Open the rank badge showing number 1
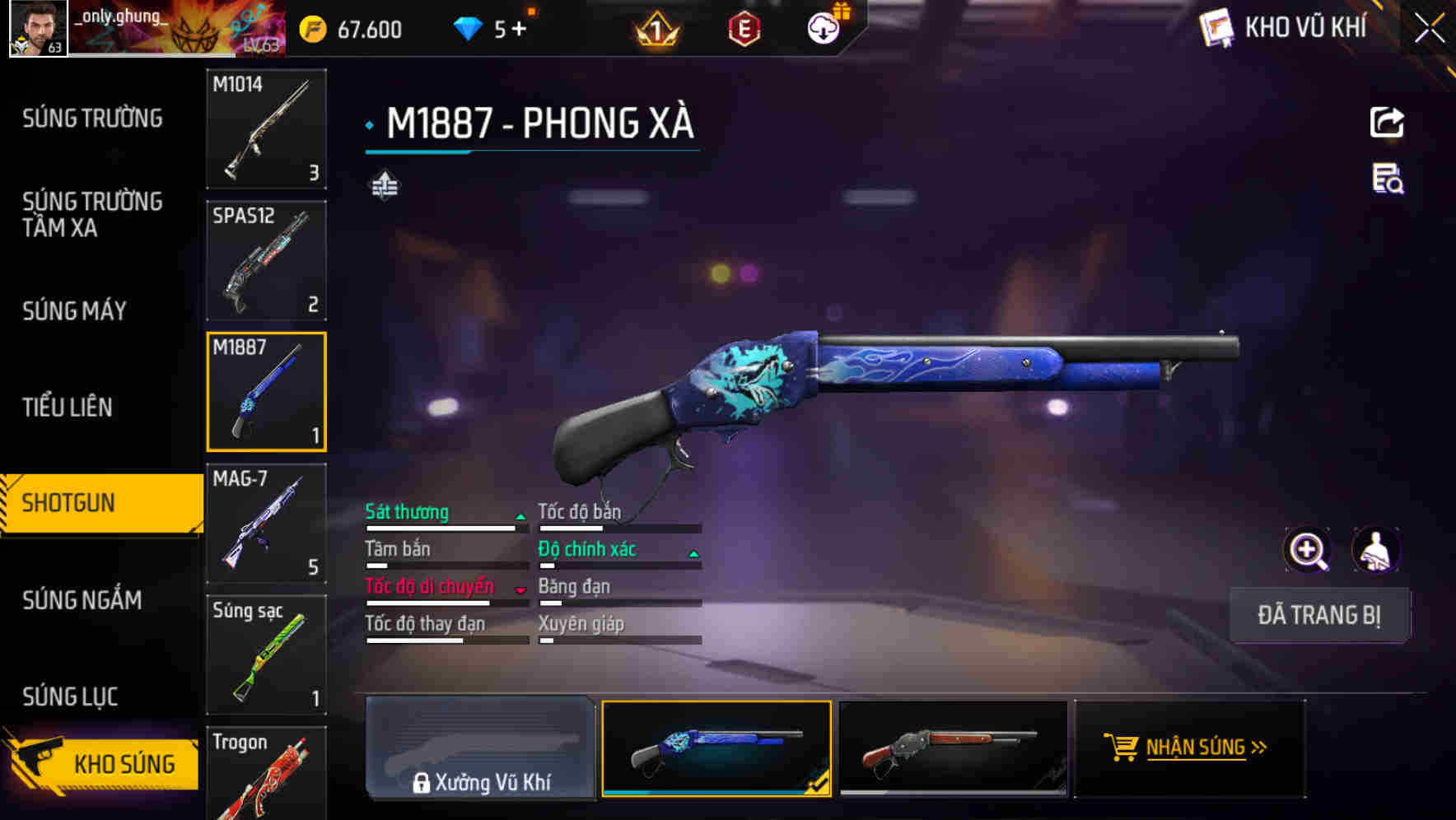 tap(655, 29)
